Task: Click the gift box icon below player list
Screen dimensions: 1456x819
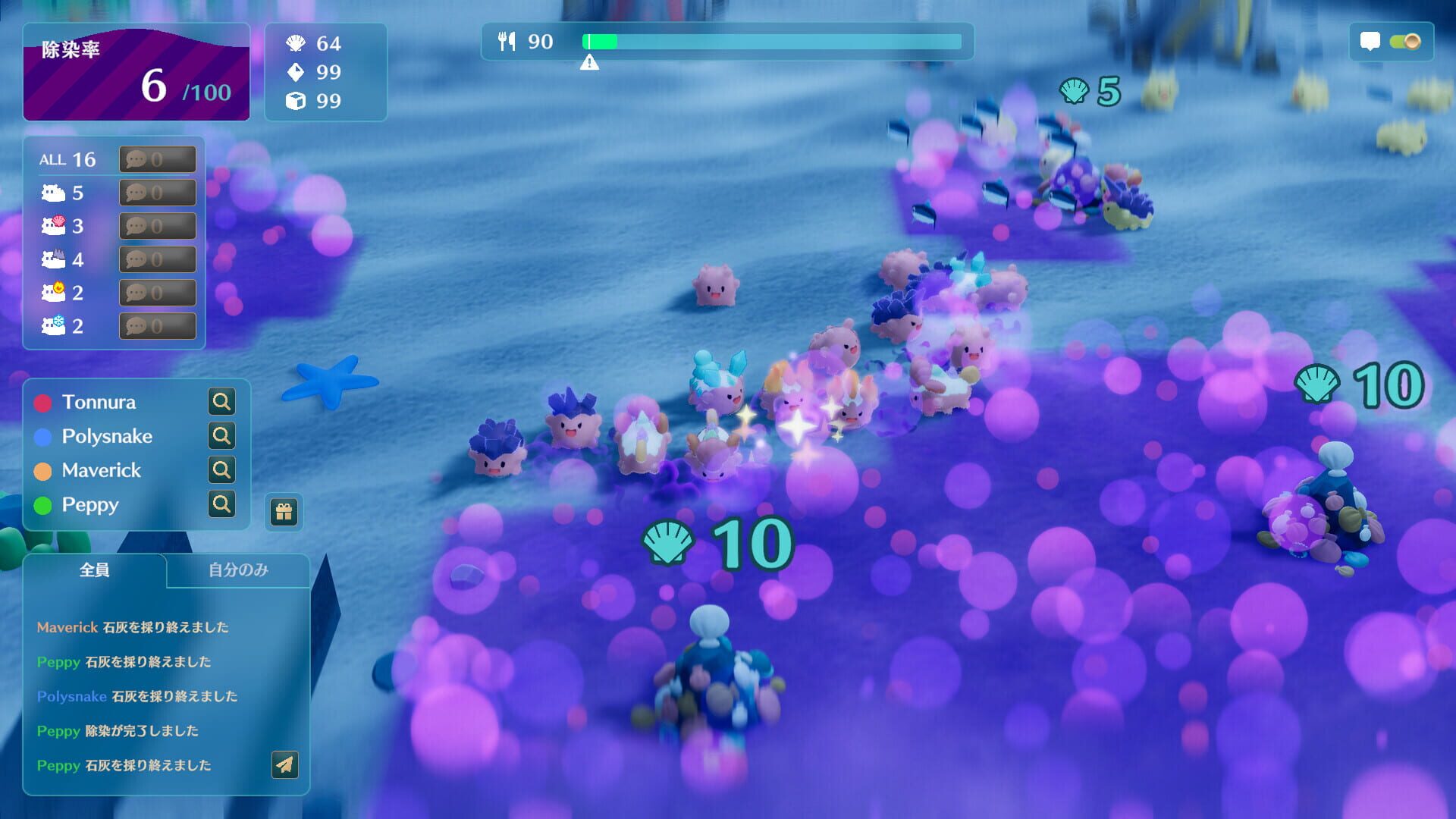Action: tap(283, 512)
